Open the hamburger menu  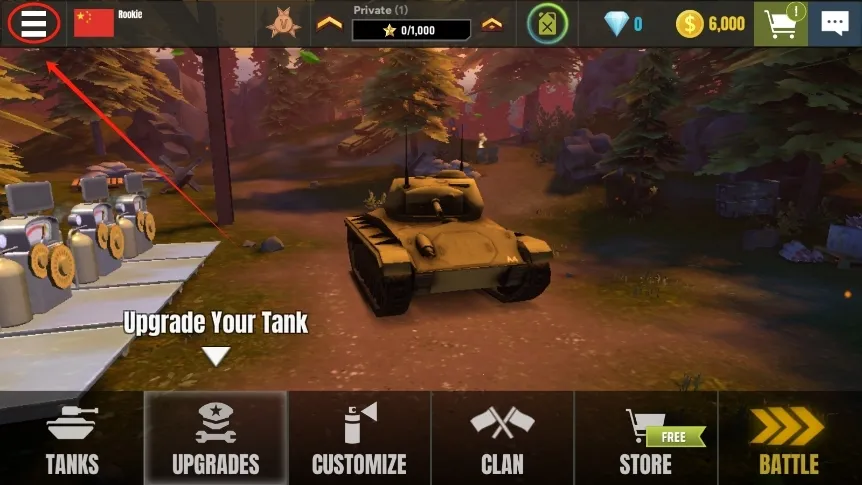(x=32, y=23)
